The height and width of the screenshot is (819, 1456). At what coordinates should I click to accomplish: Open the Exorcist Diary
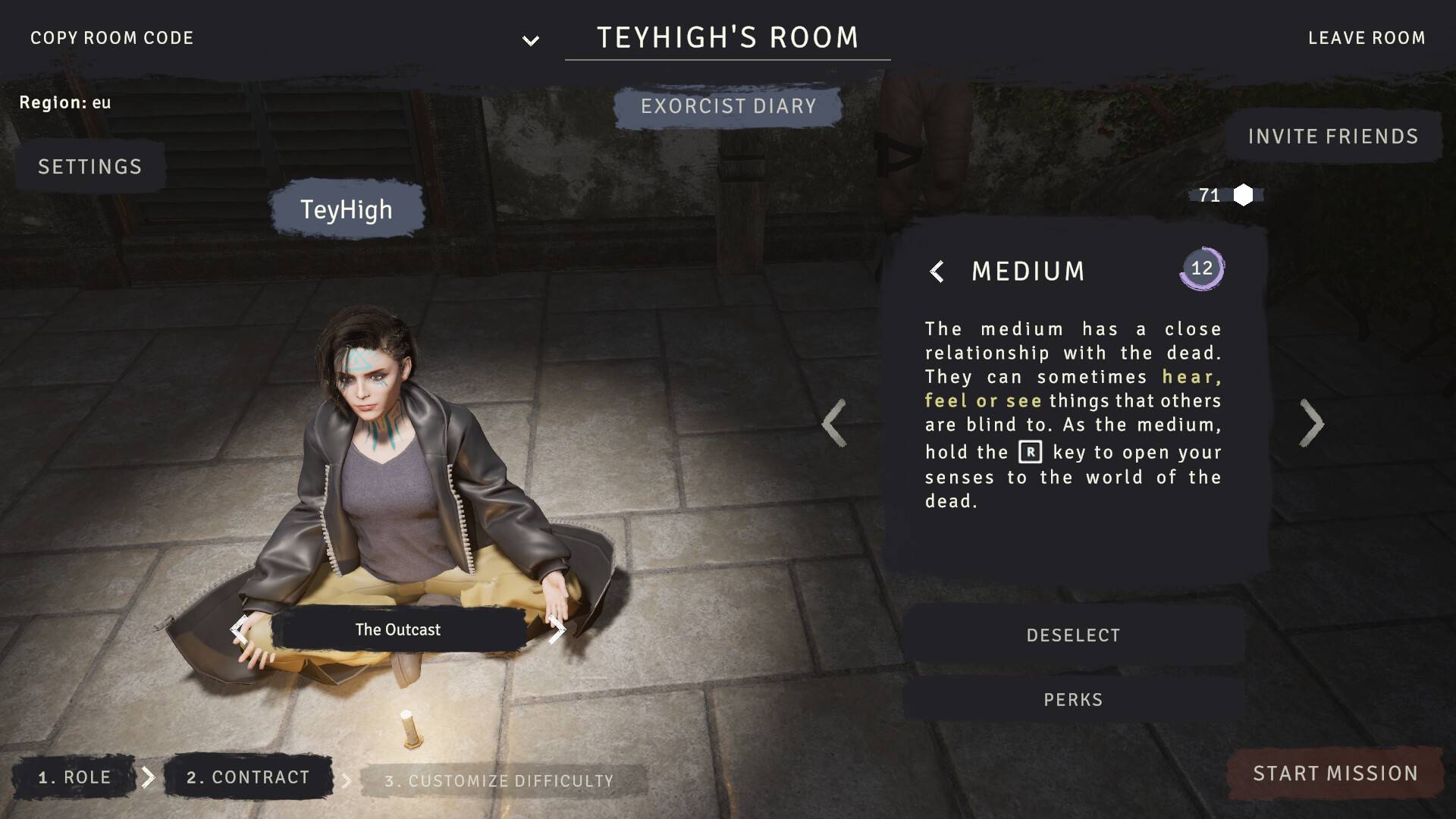(x=728, y=106)
